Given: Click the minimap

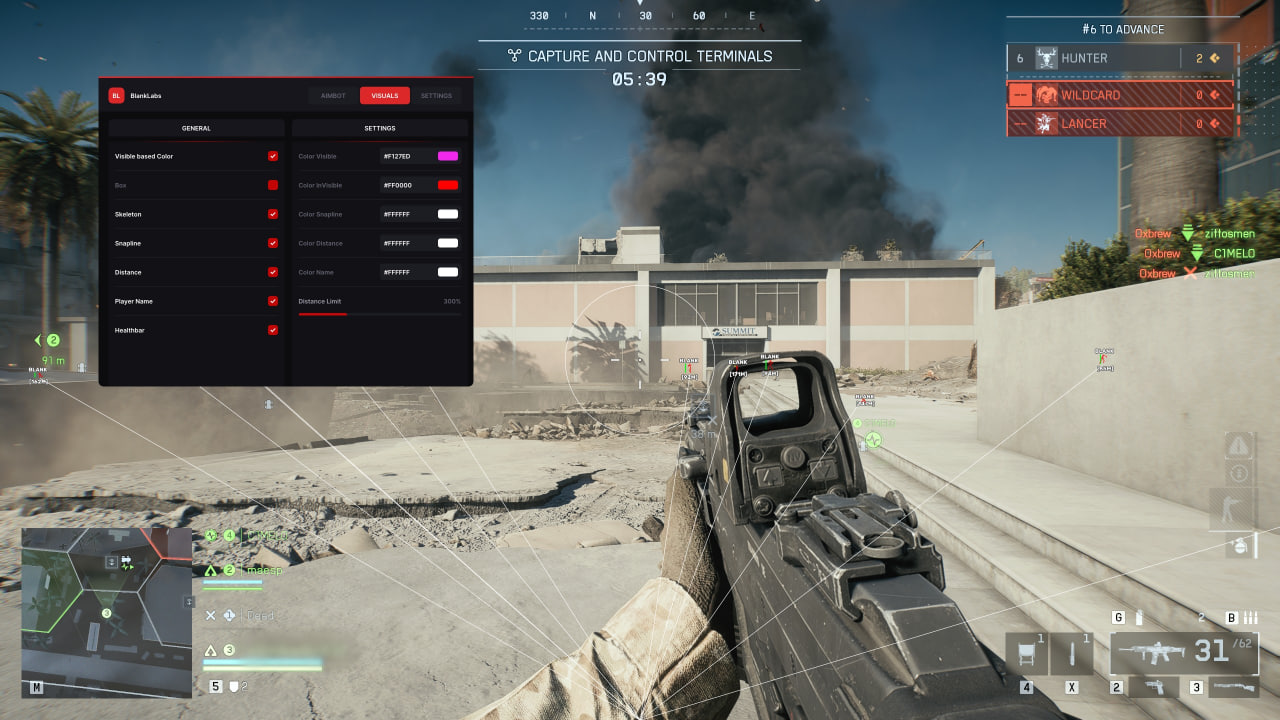Looking at the screenshot, I should pos(106,612).
